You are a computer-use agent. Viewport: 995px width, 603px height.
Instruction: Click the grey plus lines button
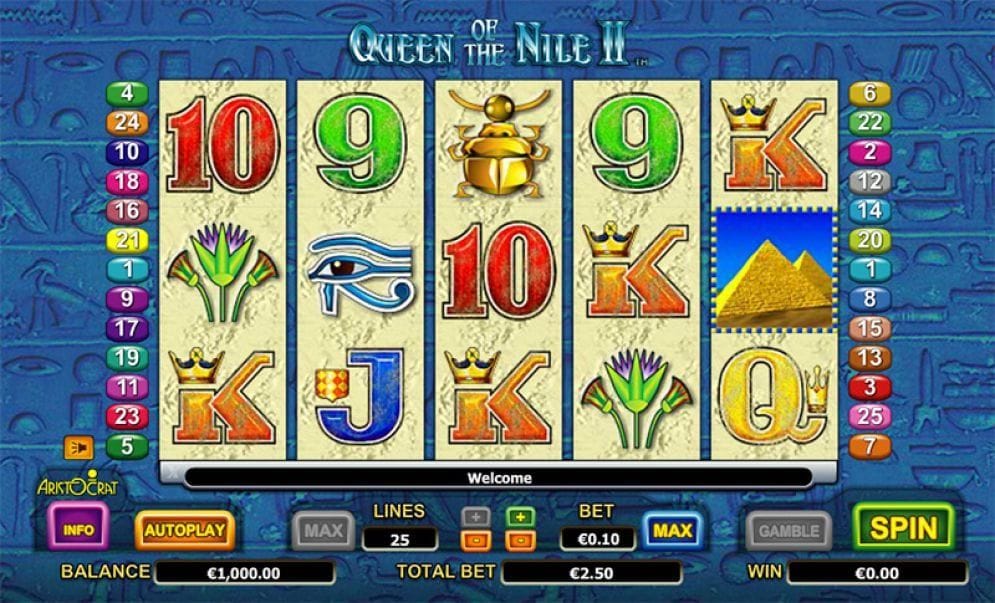475,517
